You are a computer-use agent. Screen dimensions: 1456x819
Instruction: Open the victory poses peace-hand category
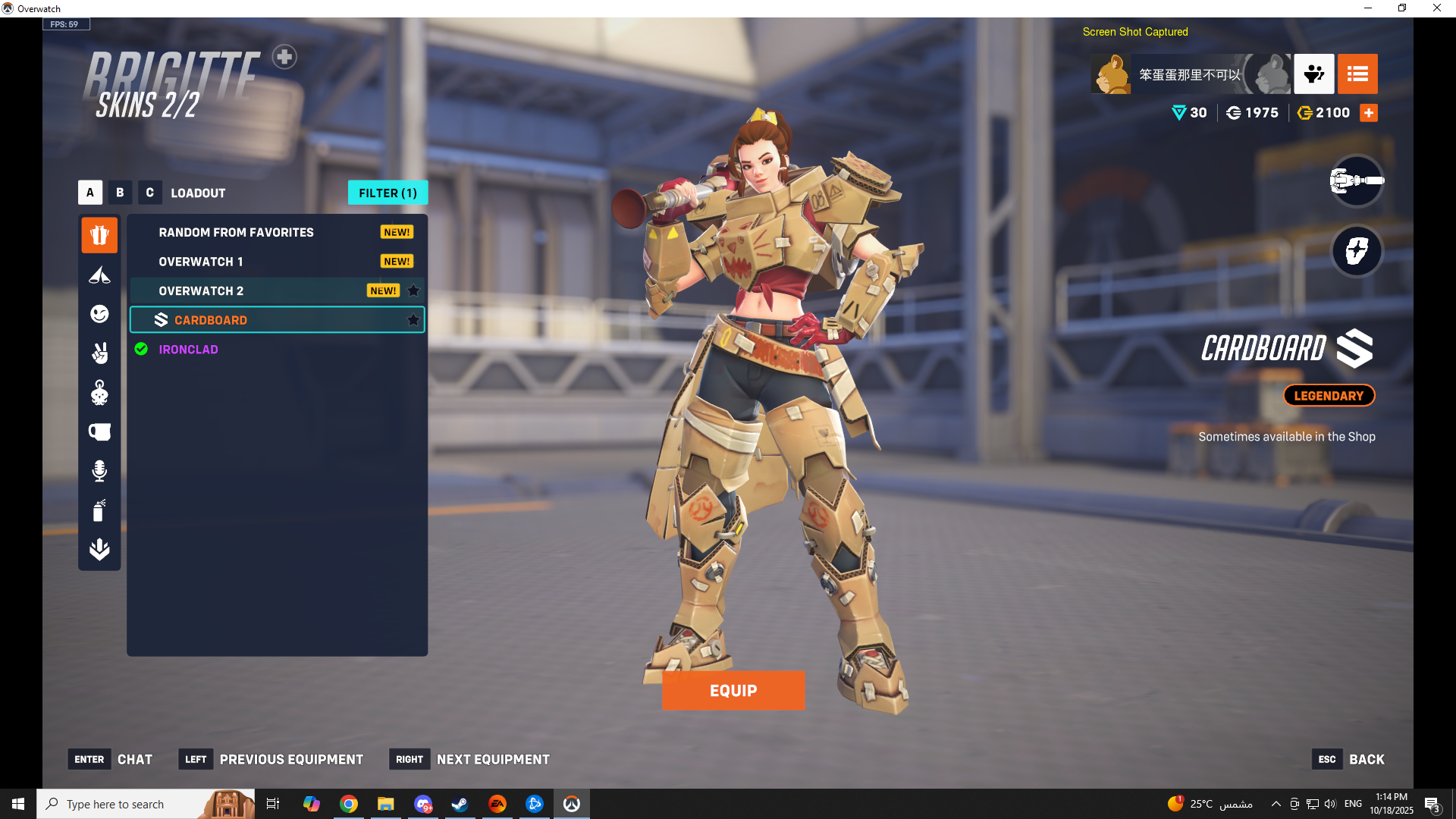click(99, 353)
